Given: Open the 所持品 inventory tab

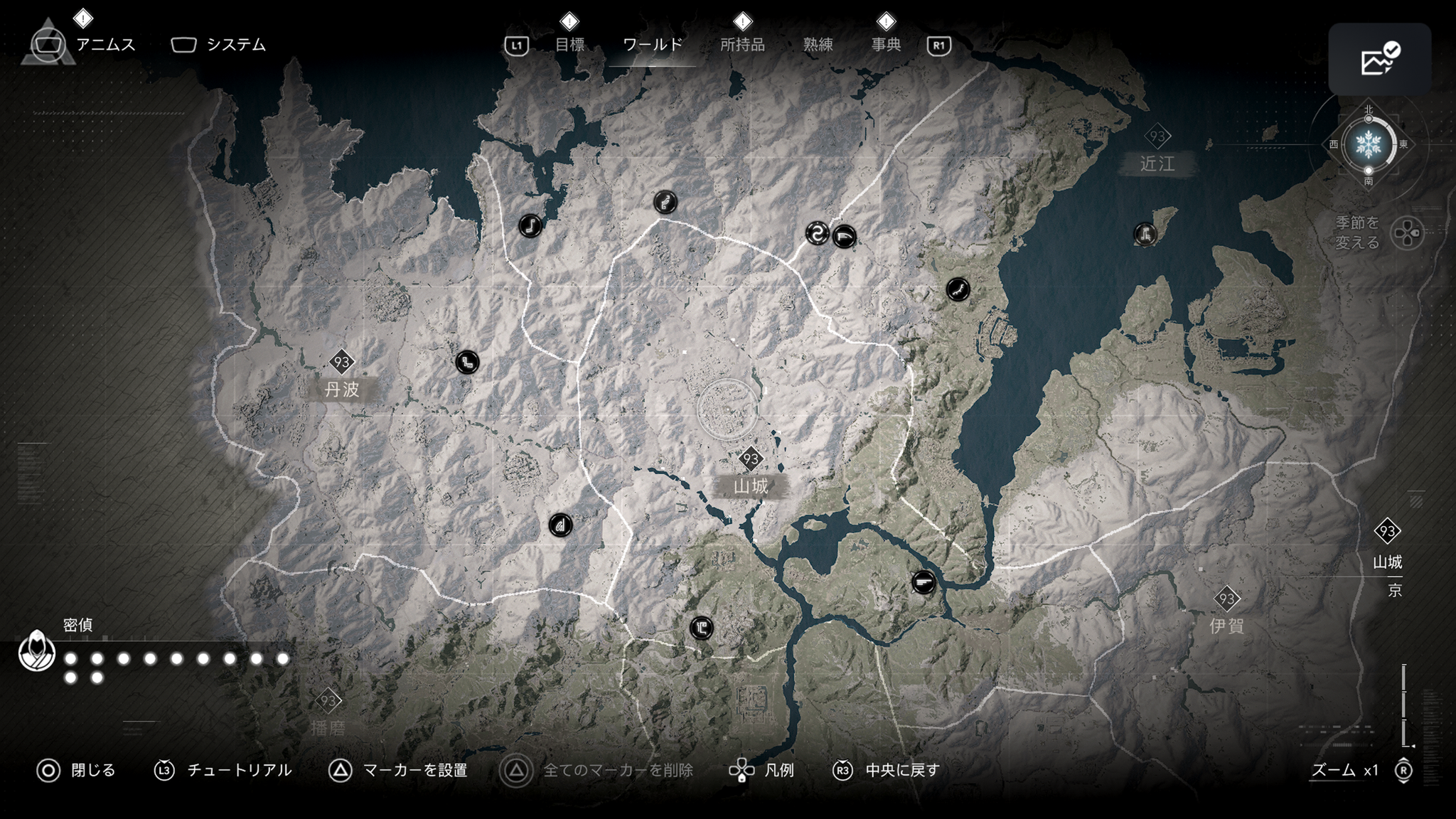Looking at the screenshot, I should click(x=742, y=45).
